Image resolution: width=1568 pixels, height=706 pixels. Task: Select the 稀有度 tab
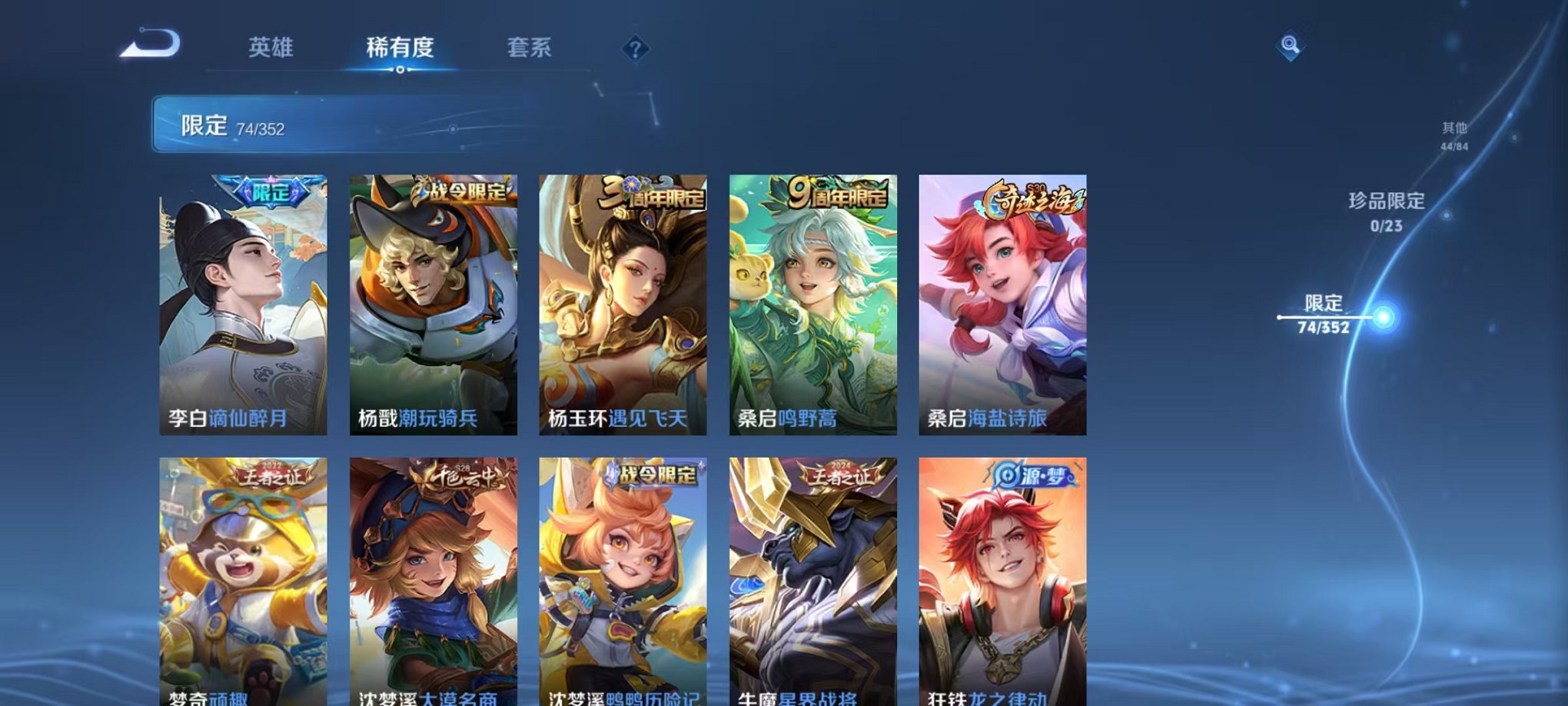[399, 46]
